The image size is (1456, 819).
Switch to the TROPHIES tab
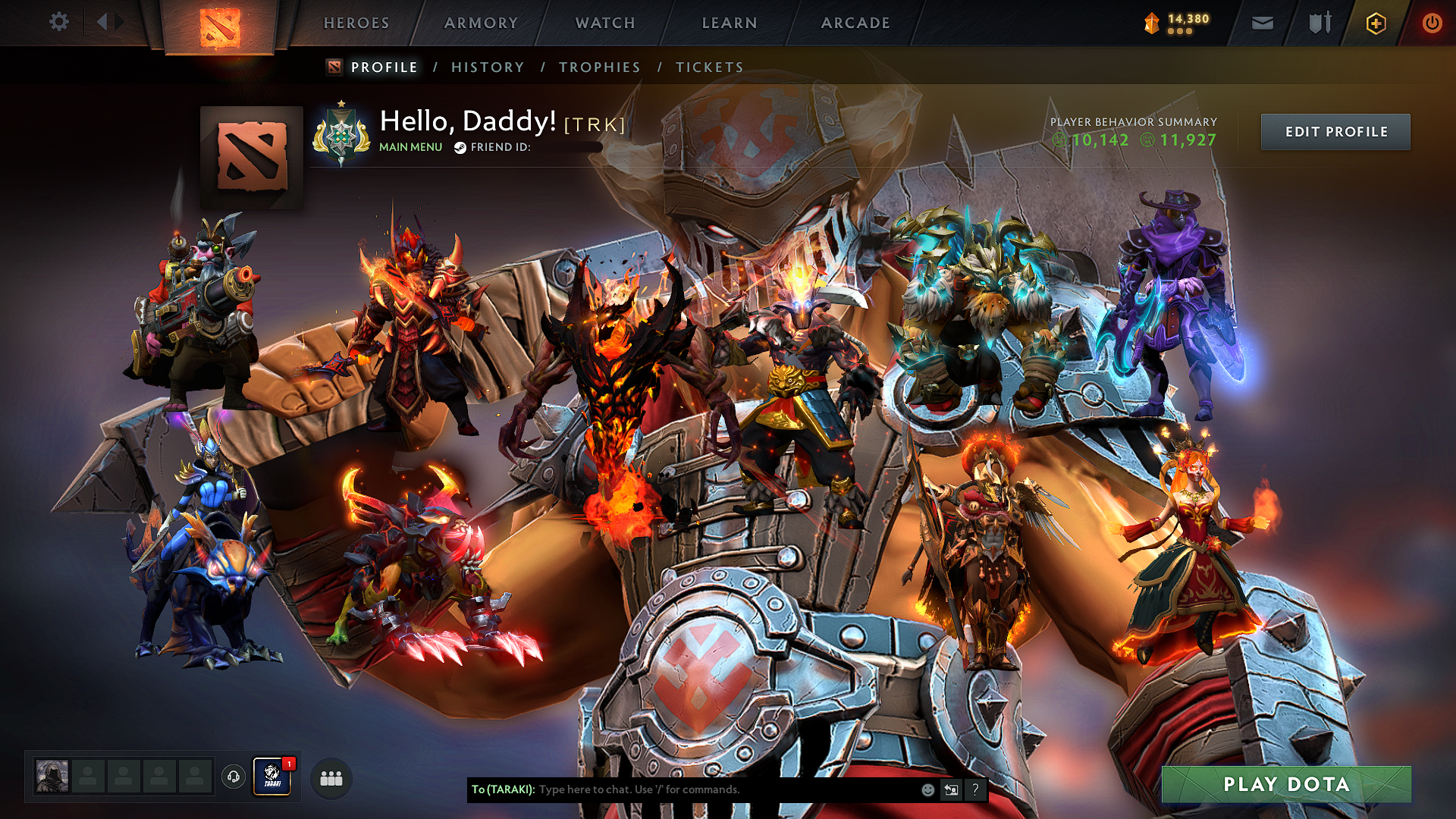pyautogui.click(x=599, y=67)
